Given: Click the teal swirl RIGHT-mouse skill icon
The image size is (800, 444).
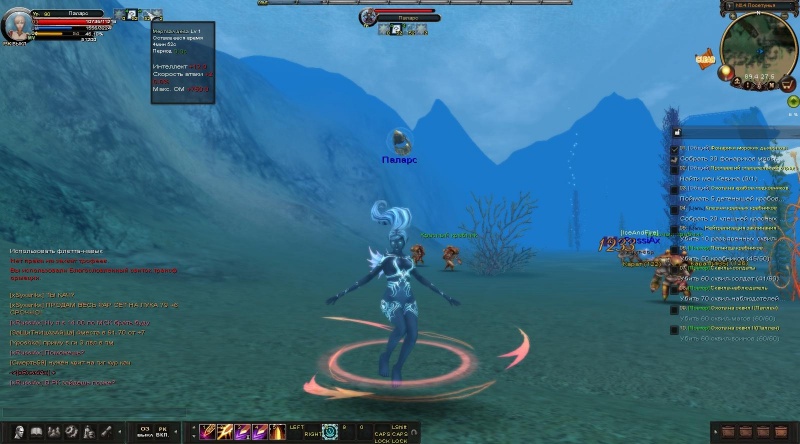Looking at the screenshot, I should pos(330,432).
